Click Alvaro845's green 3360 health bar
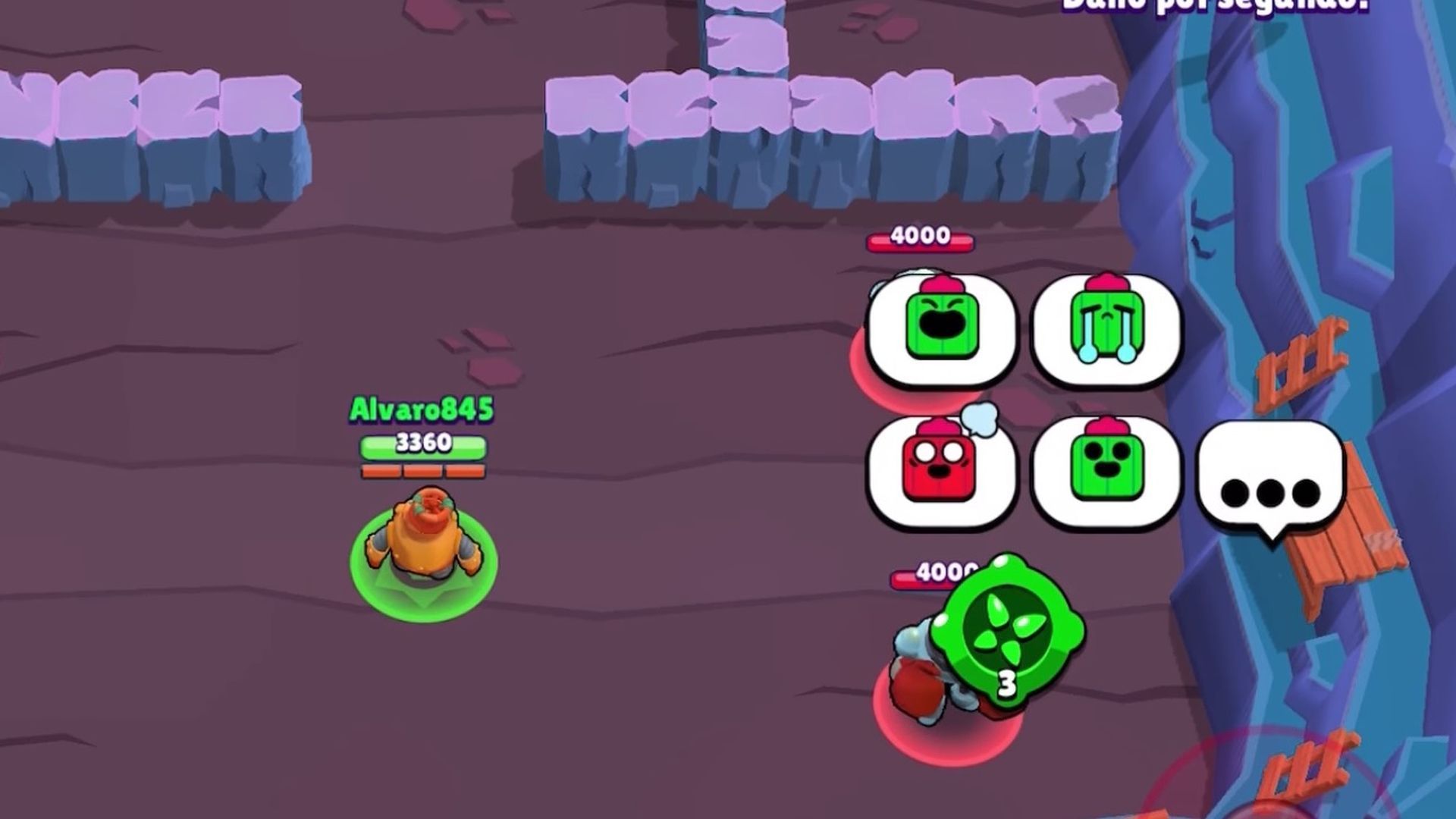 point(425,444)
